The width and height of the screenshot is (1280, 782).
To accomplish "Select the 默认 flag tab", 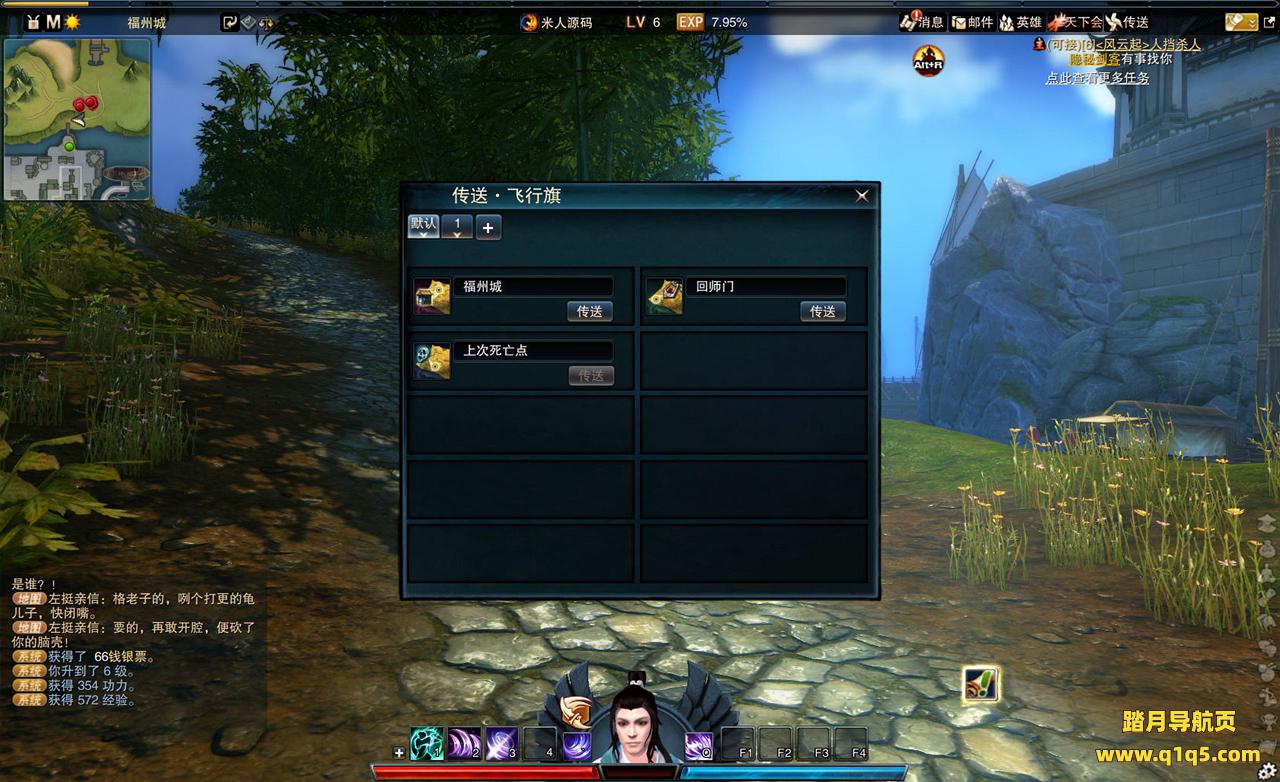I will tap(423, 225).
